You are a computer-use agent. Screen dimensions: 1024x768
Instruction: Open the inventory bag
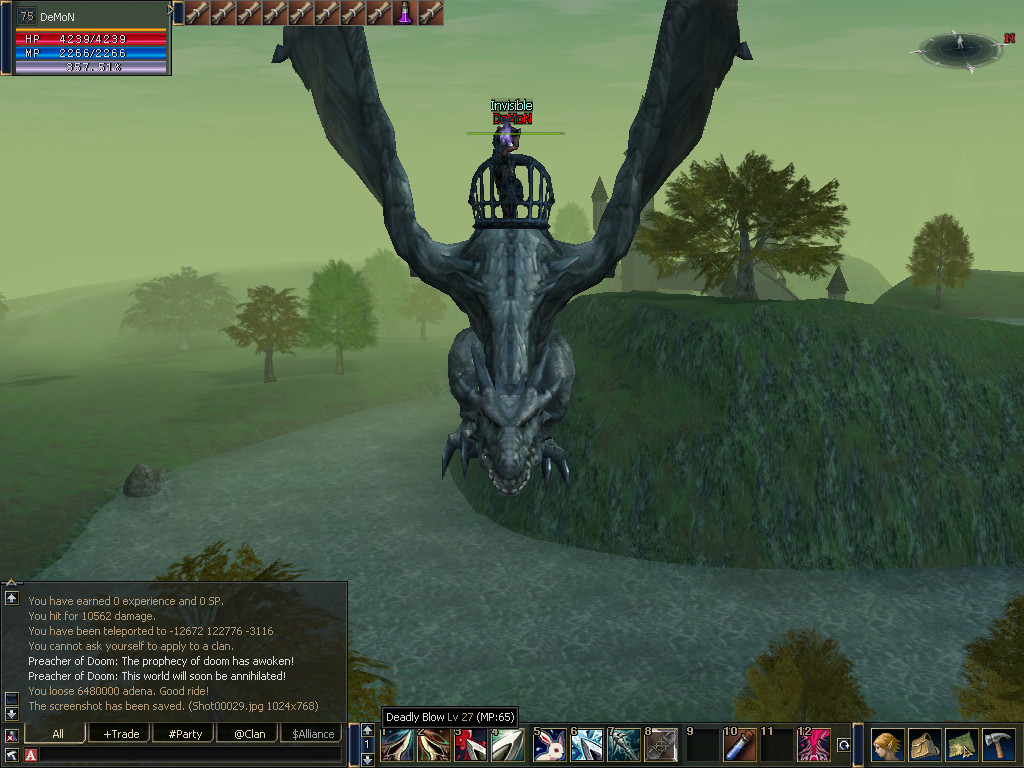[x=925, y=745]
